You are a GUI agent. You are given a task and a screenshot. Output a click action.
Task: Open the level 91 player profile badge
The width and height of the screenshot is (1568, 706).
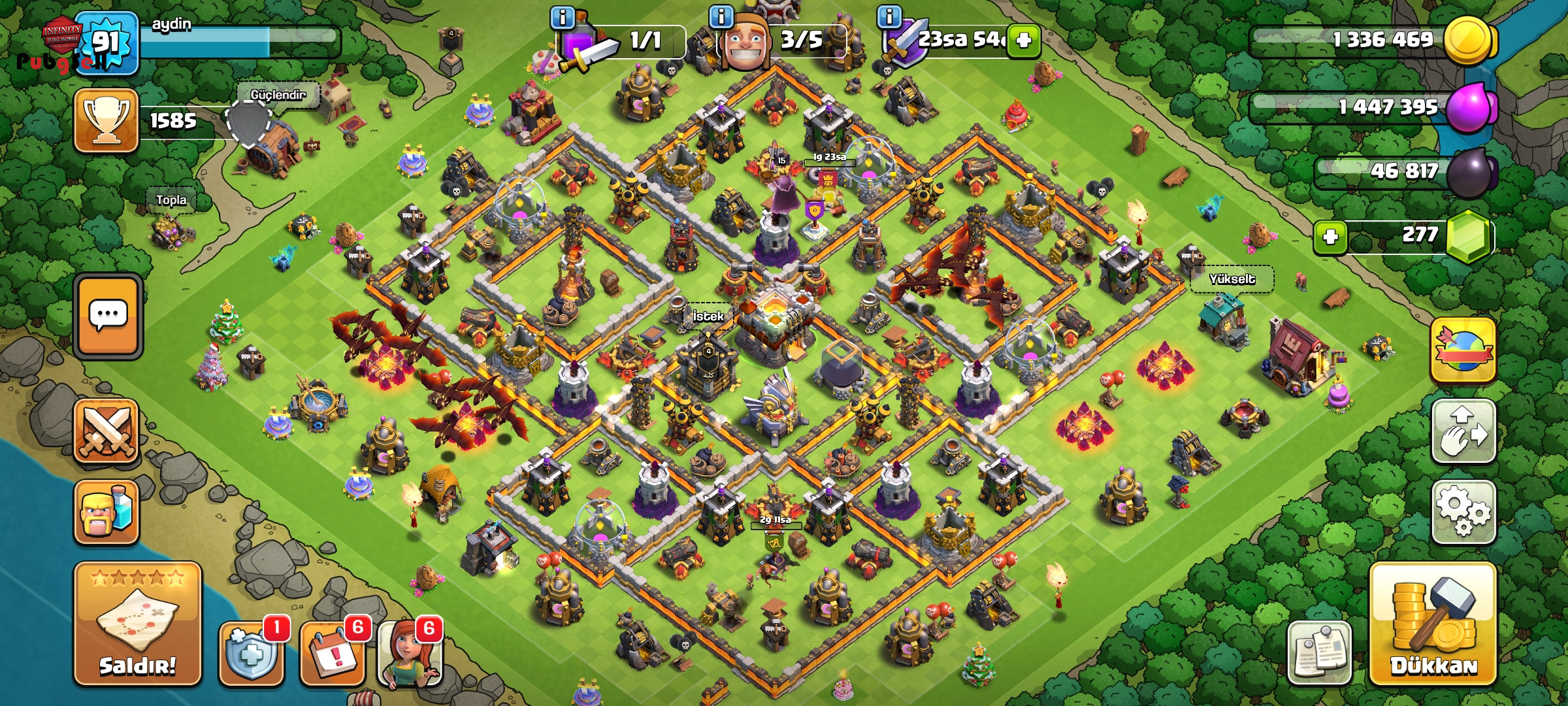106,42
